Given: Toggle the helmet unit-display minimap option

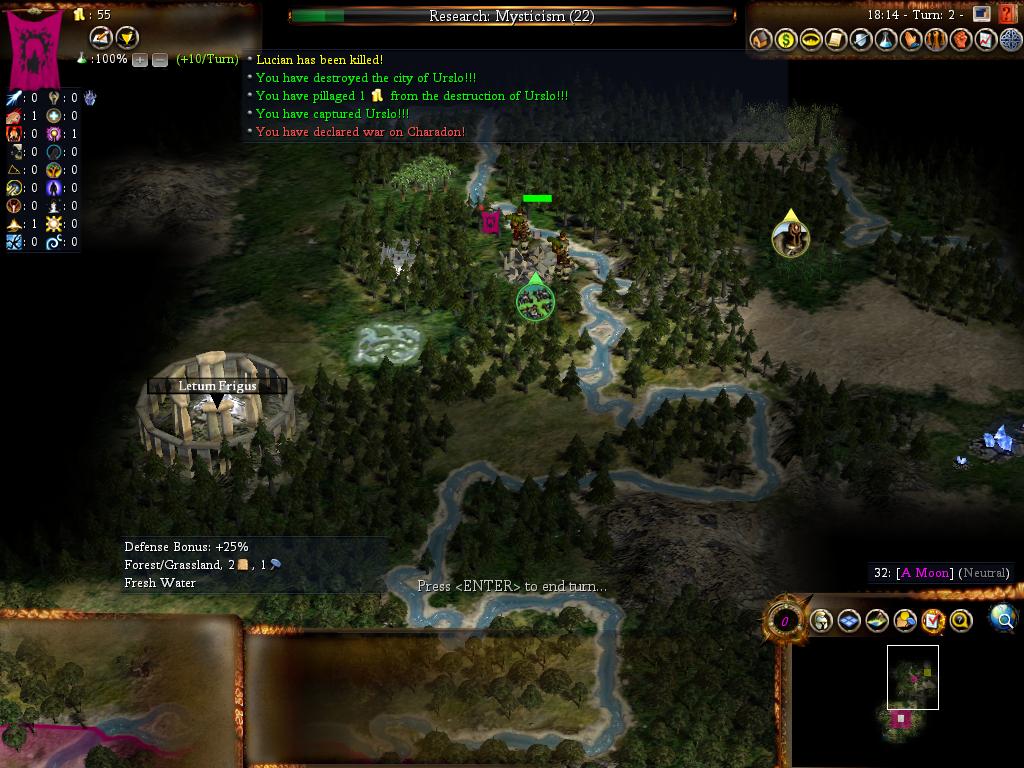Looking at the screenshot, I should coord(821,621).
